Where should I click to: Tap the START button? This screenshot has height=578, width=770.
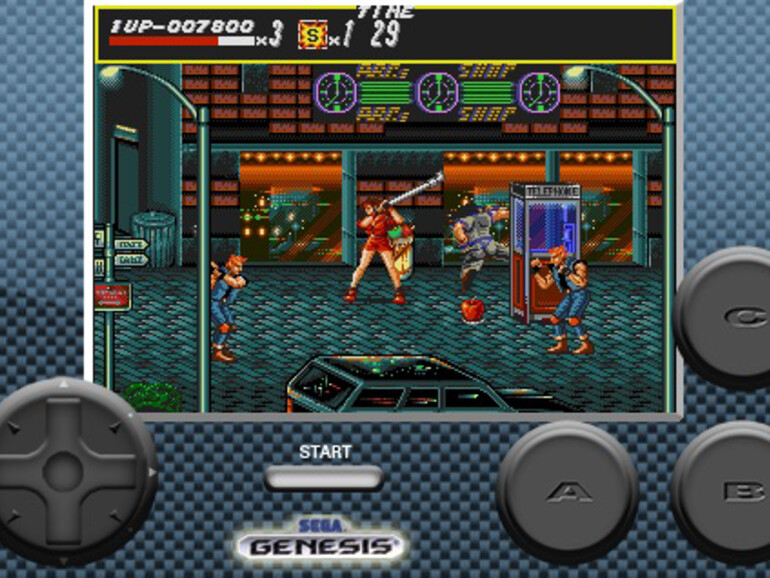point(324,477)
